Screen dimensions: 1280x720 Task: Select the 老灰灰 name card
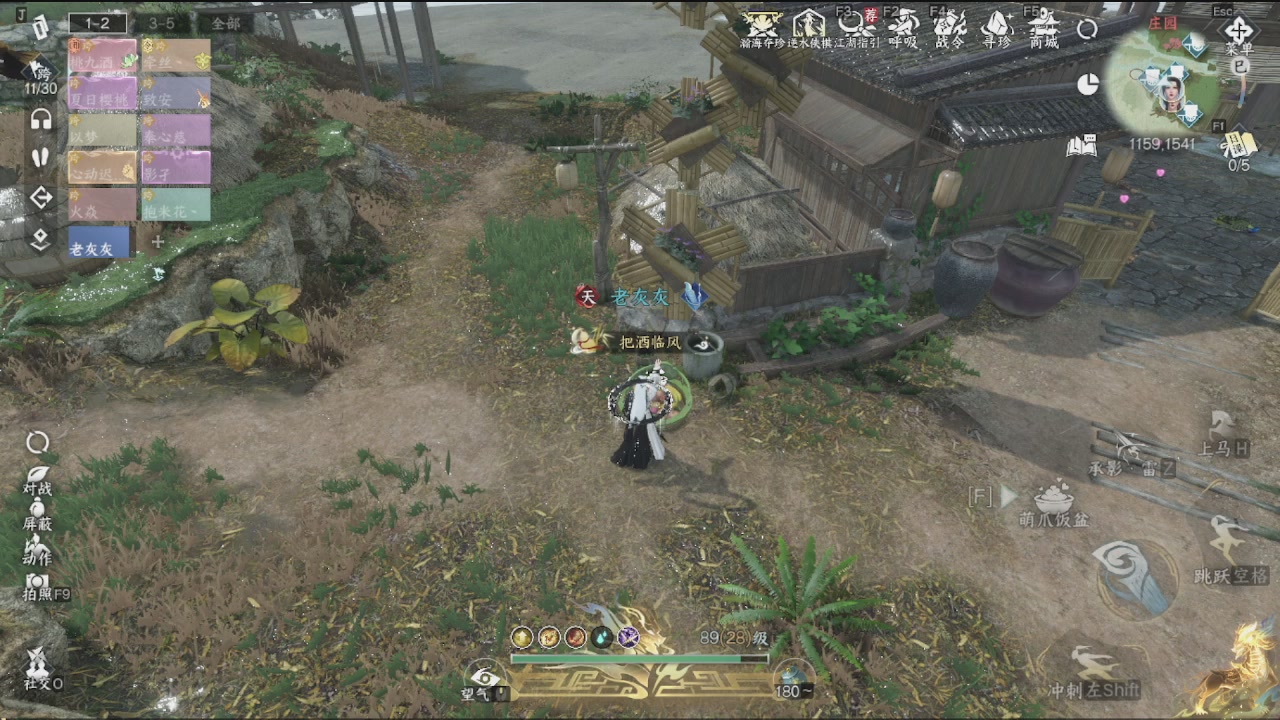coord(100,242)
